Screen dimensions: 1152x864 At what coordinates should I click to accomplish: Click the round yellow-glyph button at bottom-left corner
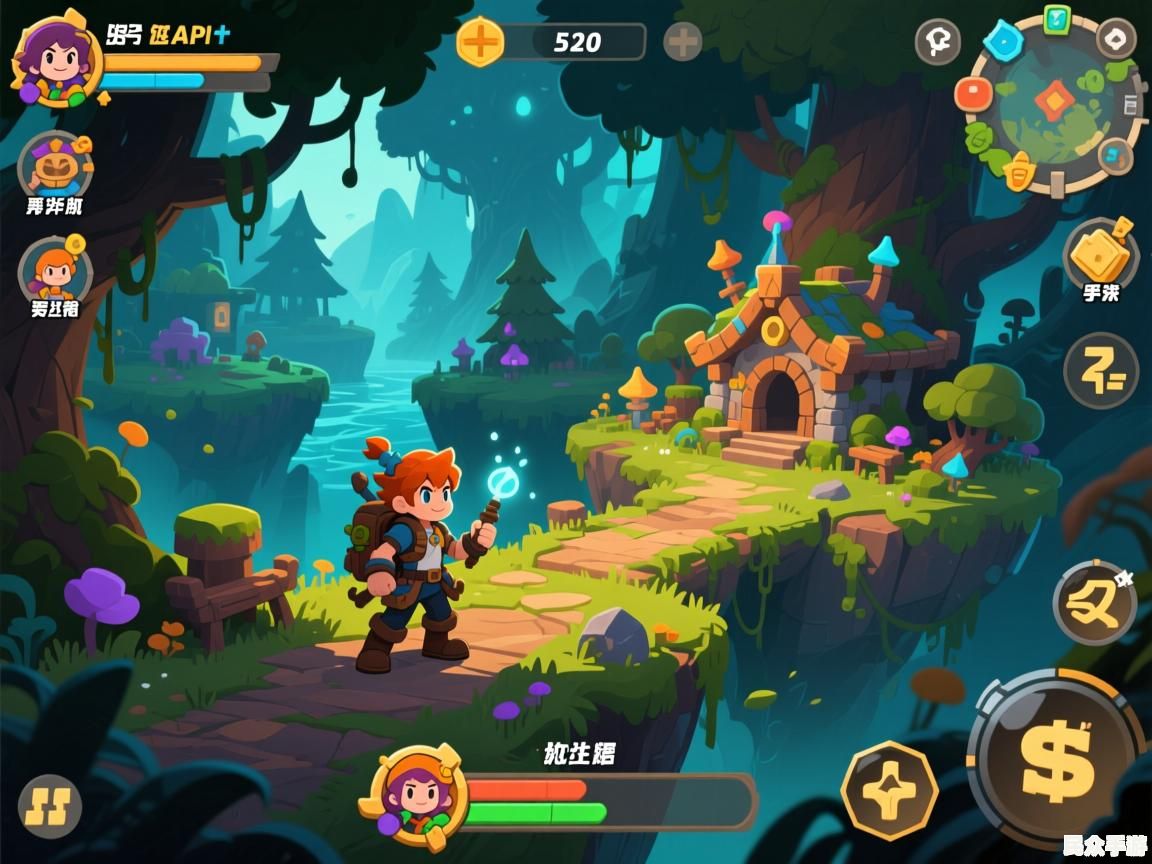click(x=50, y=807)
